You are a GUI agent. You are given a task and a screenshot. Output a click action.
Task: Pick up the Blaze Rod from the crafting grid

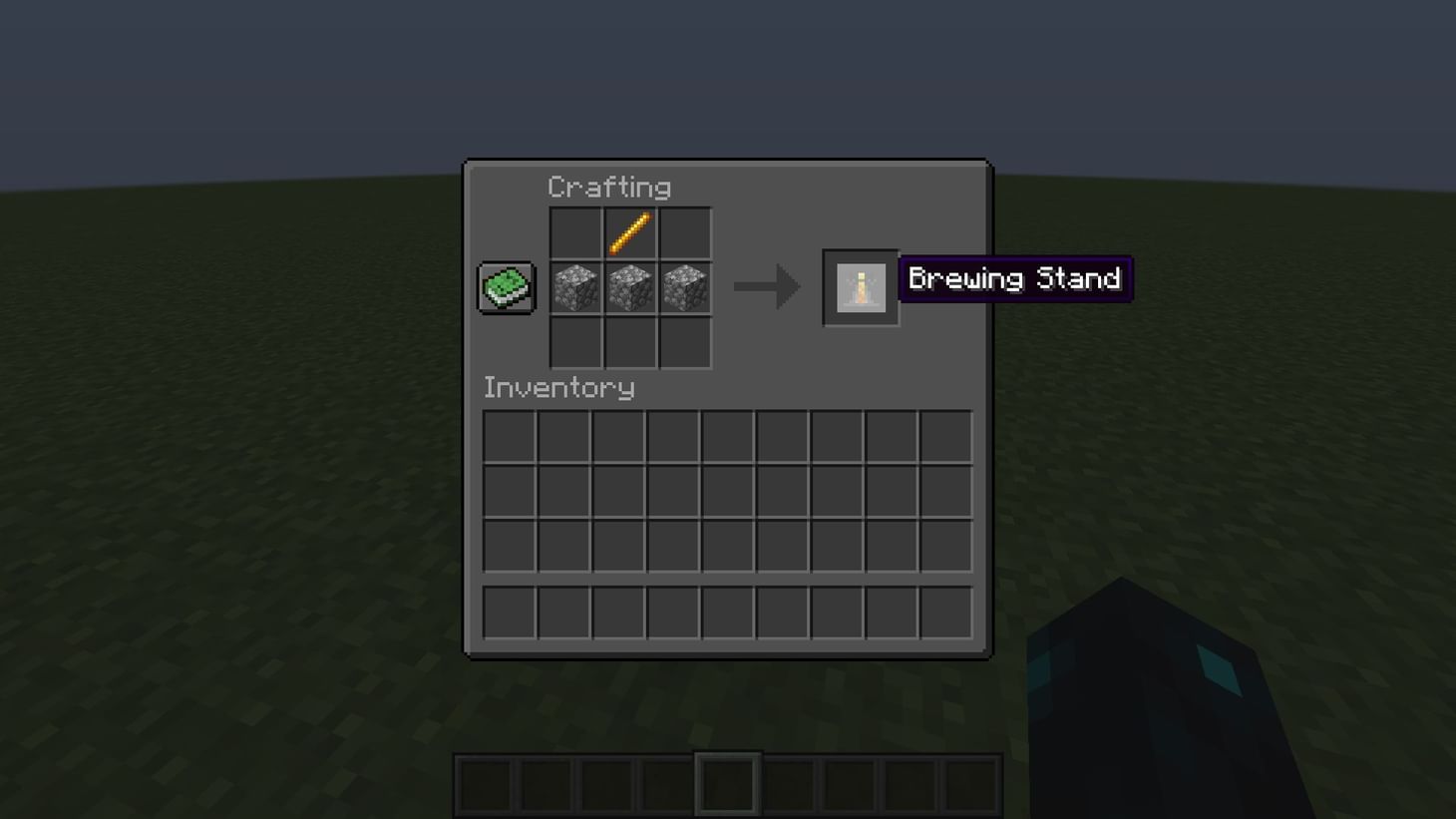(630, 232)
